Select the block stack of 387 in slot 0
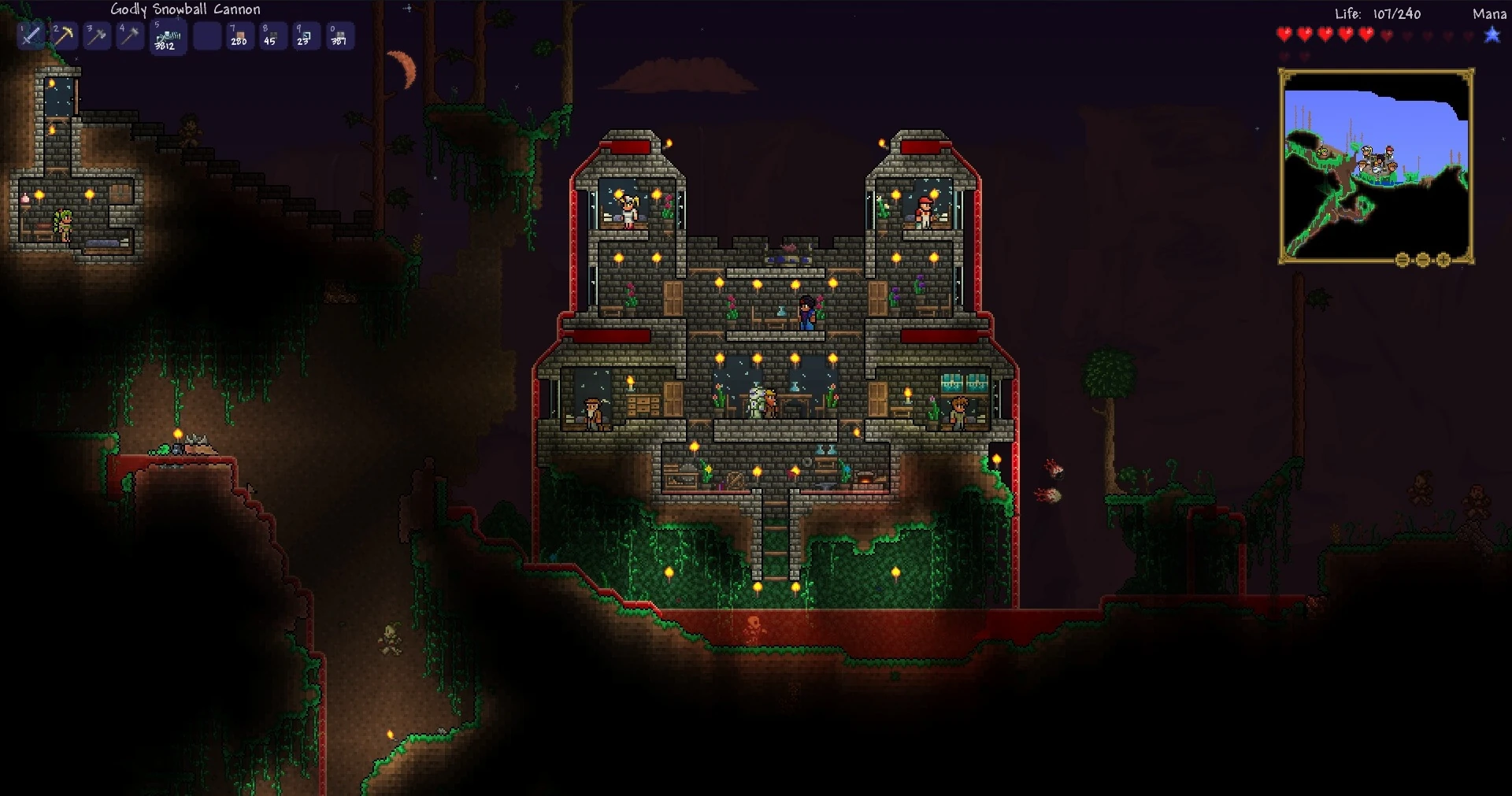The width and height of the screenshot is (1512, 796). (339, 35)
